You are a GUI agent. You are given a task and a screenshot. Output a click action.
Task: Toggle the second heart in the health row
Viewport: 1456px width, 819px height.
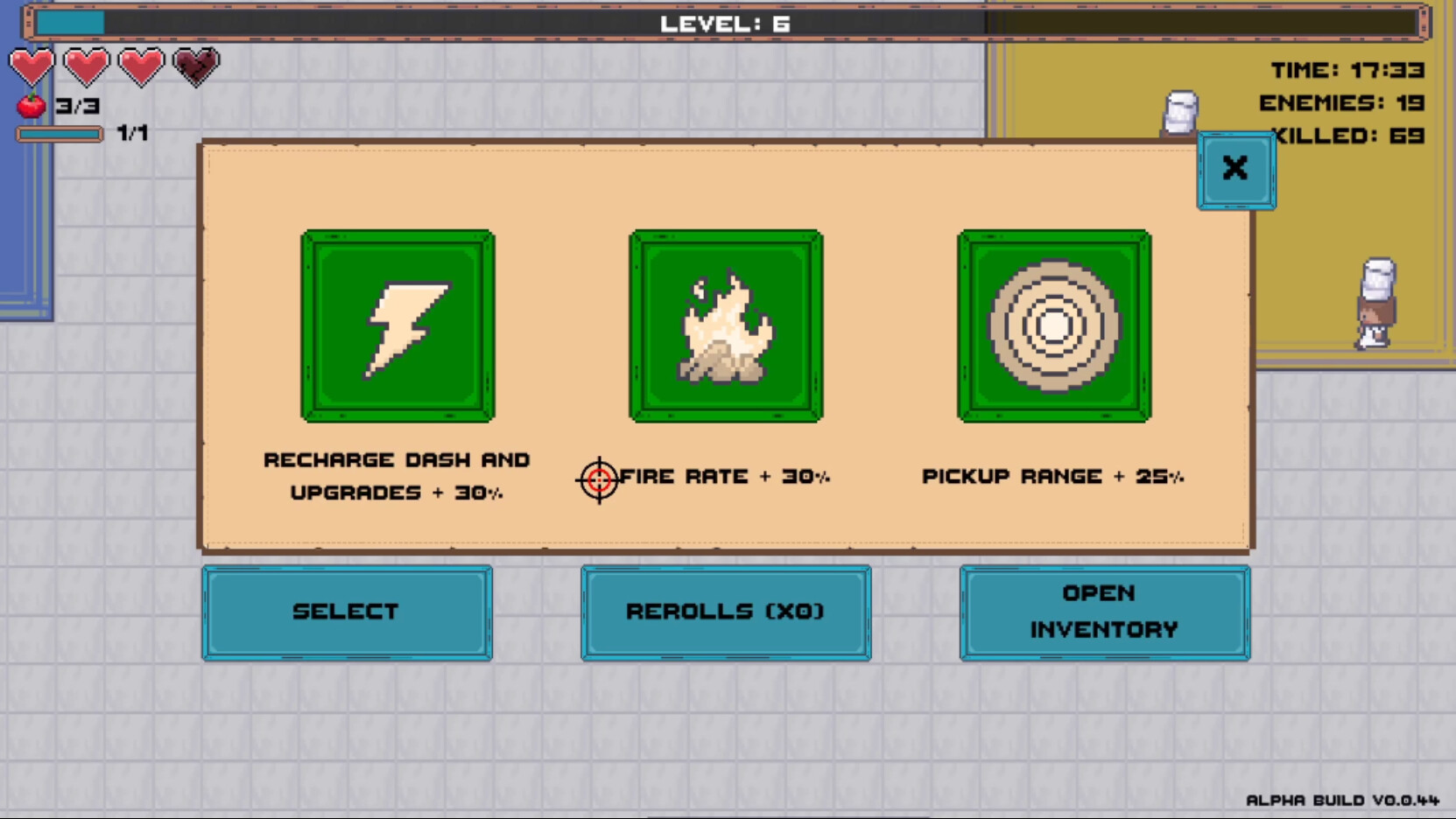[x=87, y=66]
